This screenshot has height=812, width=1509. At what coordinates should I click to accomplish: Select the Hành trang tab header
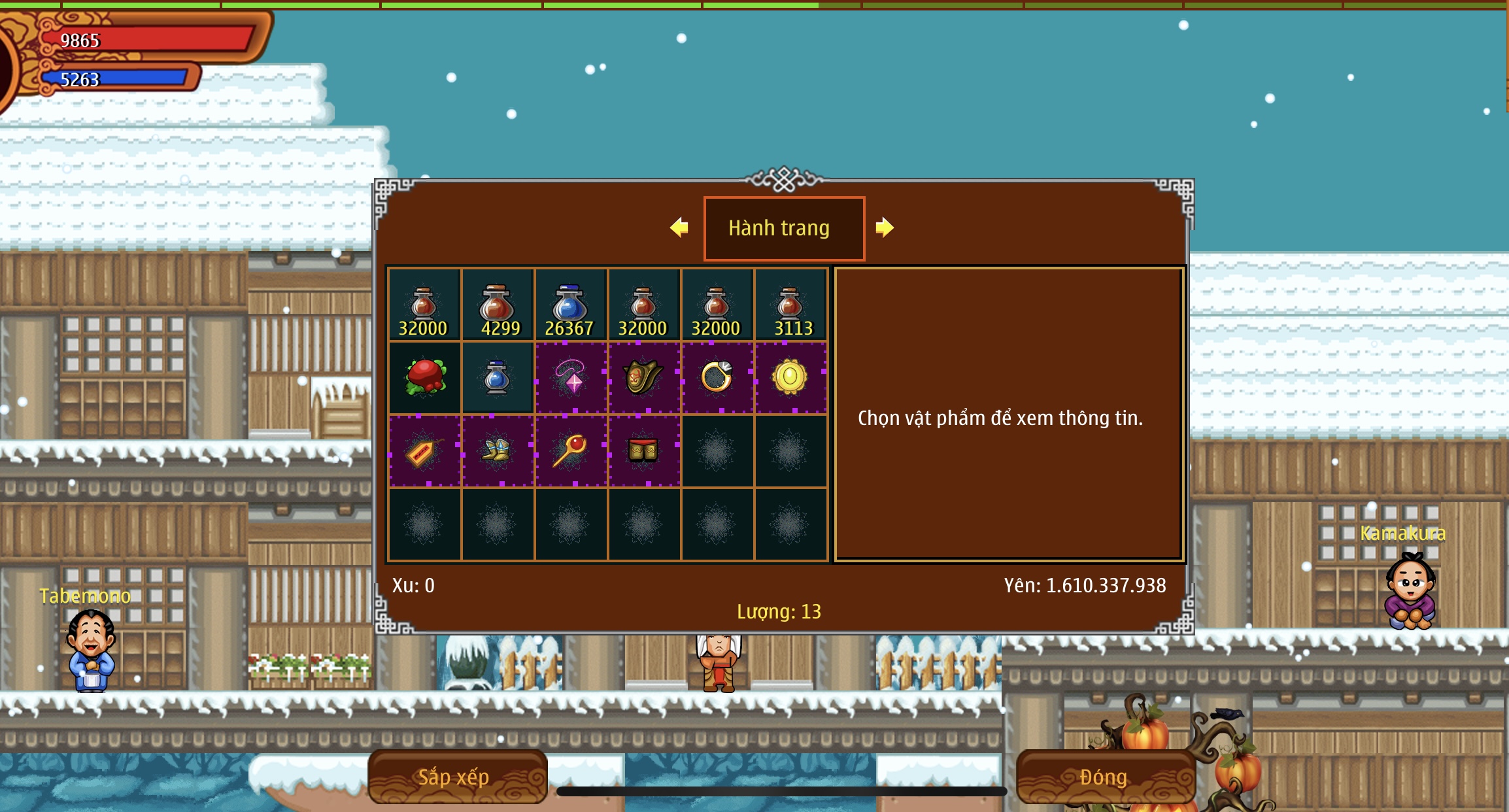point(783,228)
